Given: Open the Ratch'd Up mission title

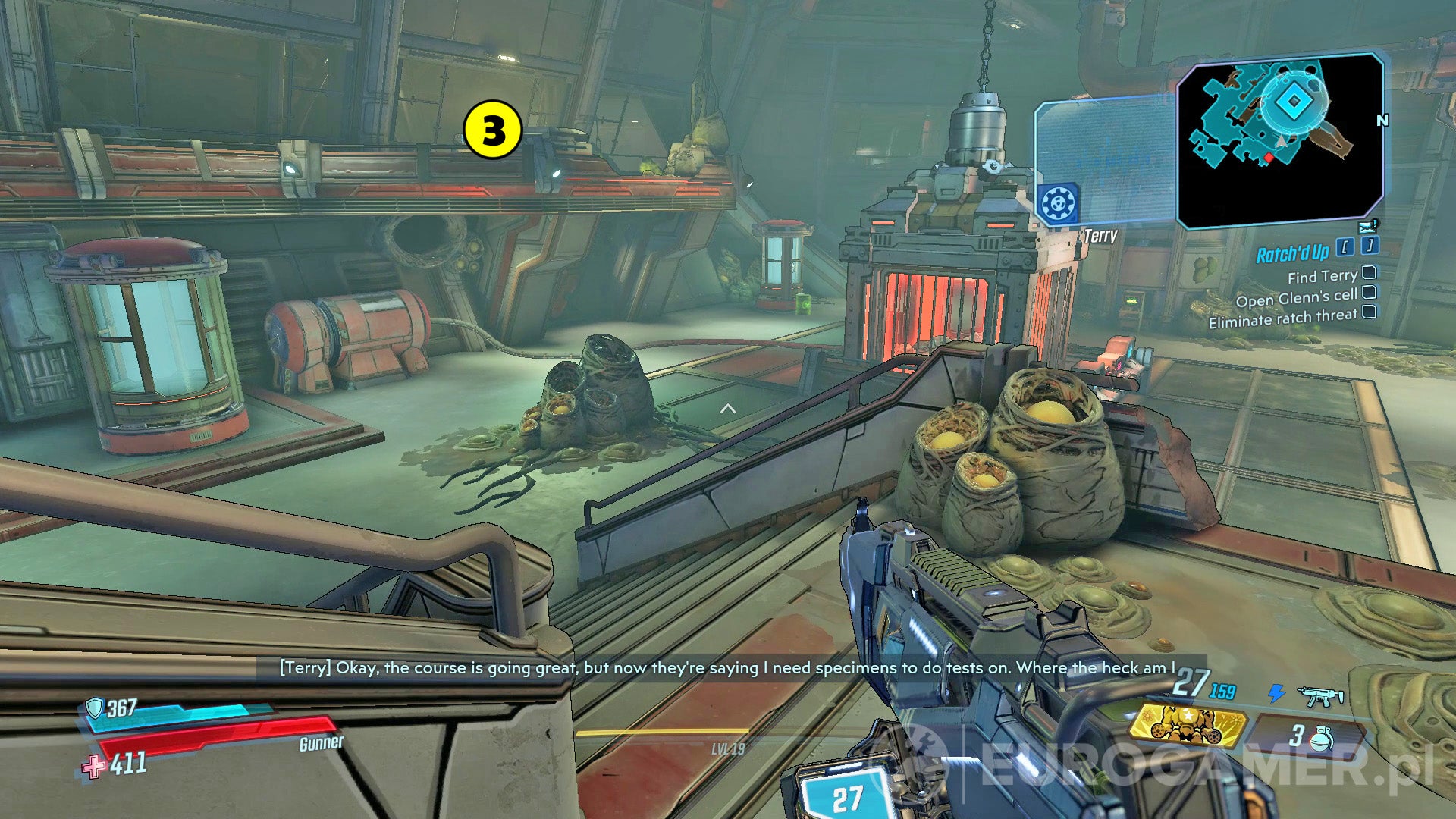Looking at the screenshot, I should [1291, 253].
